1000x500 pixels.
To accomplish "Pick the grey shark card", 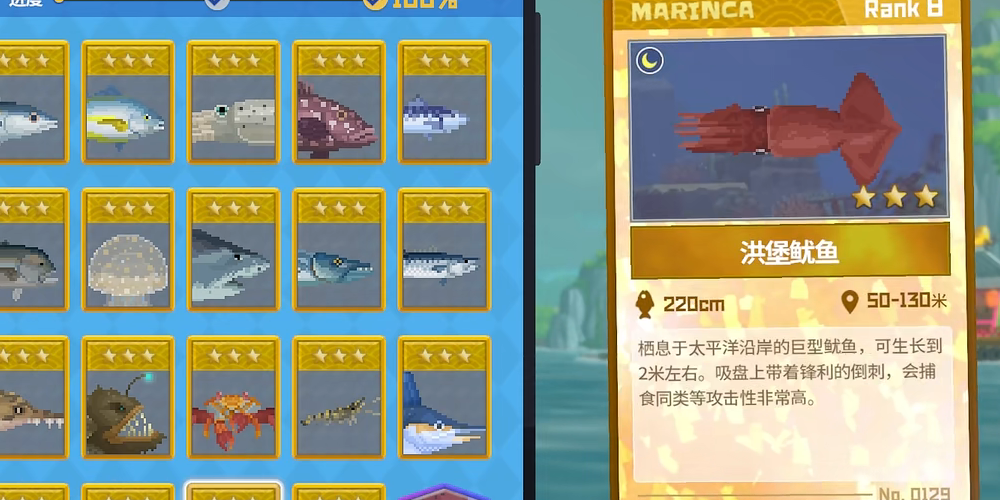I will 233,252.
